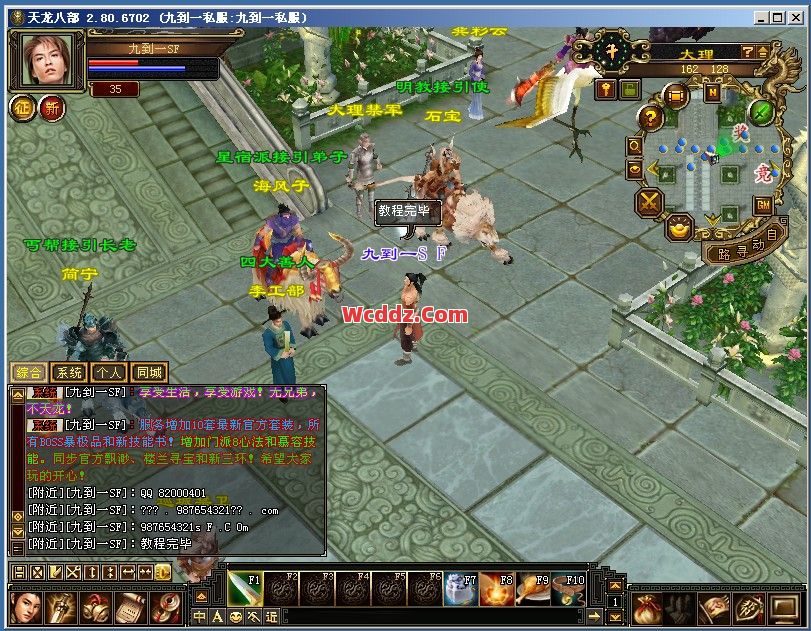Close the game window
The image size is (811, 631).
click(x=798, y=17)
